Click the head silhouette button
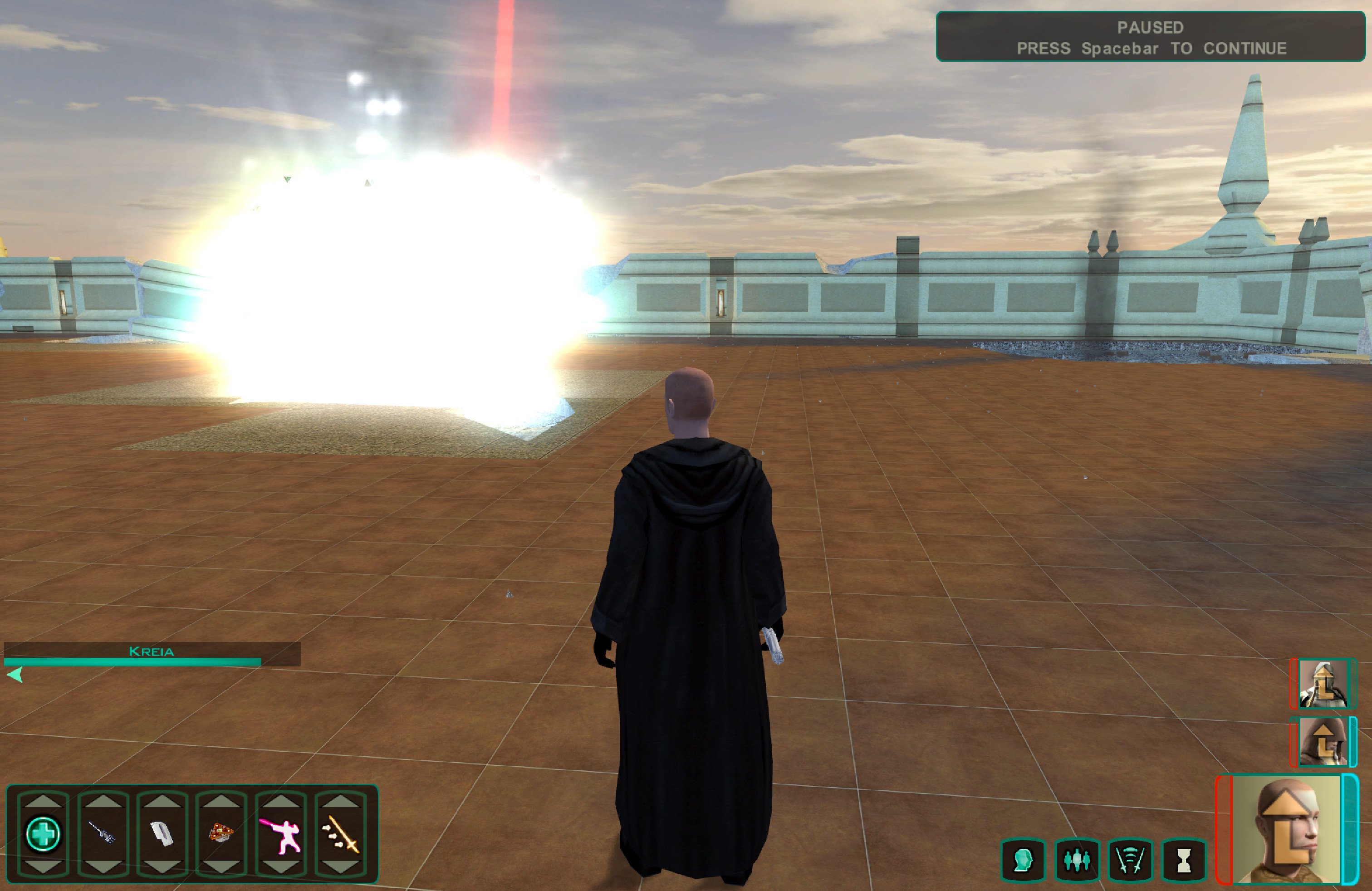 click(x=1023, y=861)
